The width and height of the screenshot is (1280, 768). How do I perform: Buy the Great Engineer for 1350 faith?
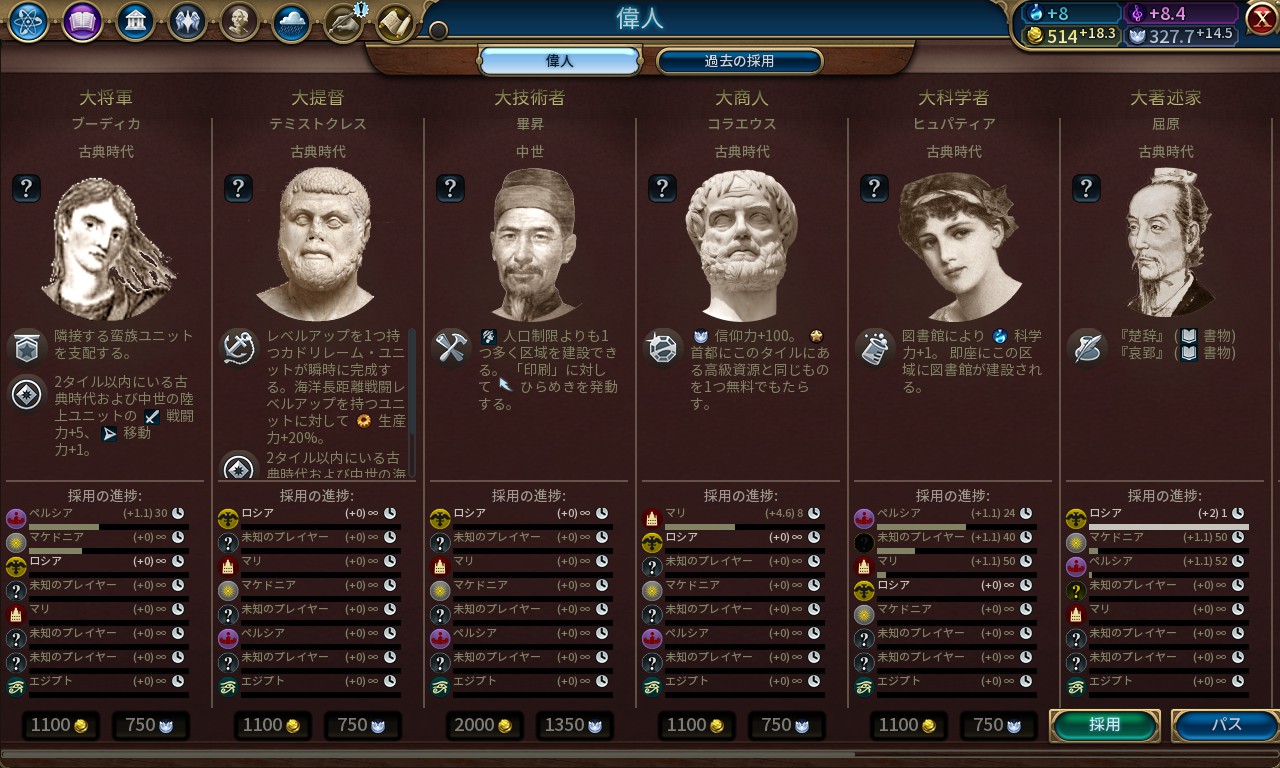click(x=574, y=725)
